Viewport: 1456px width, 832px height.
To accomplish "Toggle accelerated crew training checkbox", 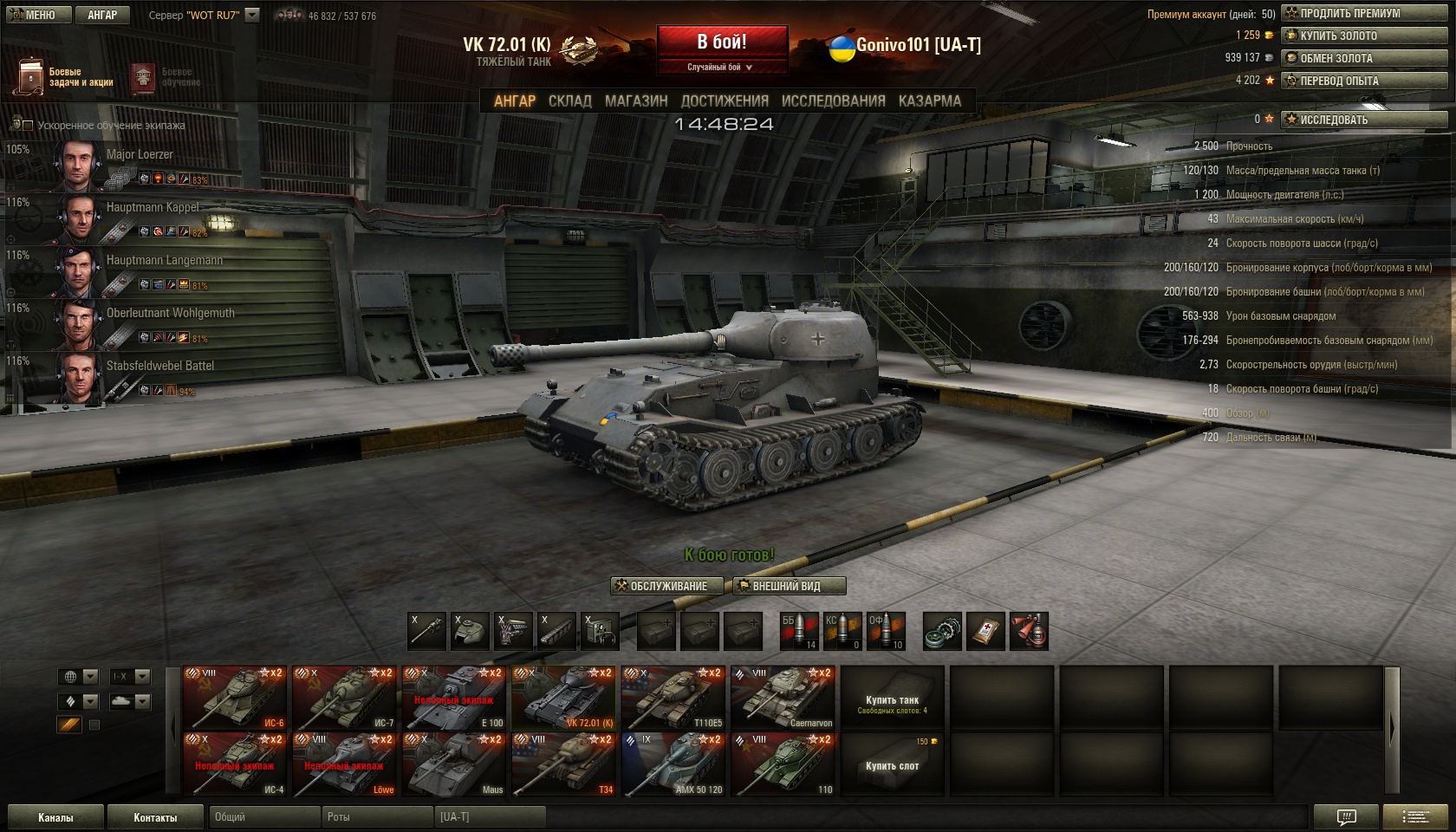I will tap(28, 126).
